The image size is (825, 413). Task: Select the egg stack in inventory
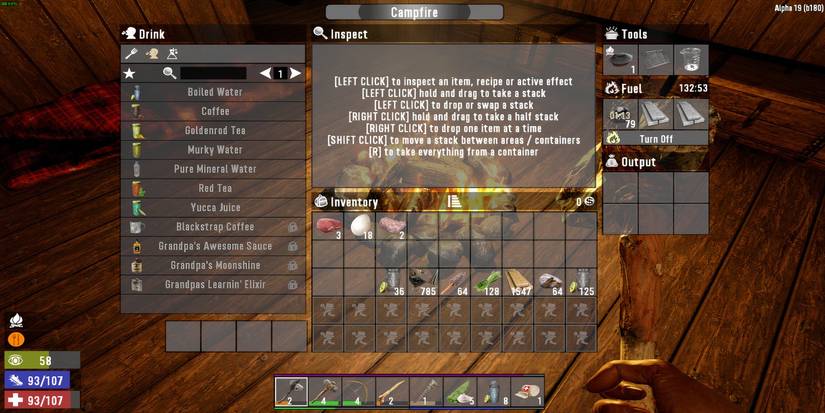[x=360, y=226]
